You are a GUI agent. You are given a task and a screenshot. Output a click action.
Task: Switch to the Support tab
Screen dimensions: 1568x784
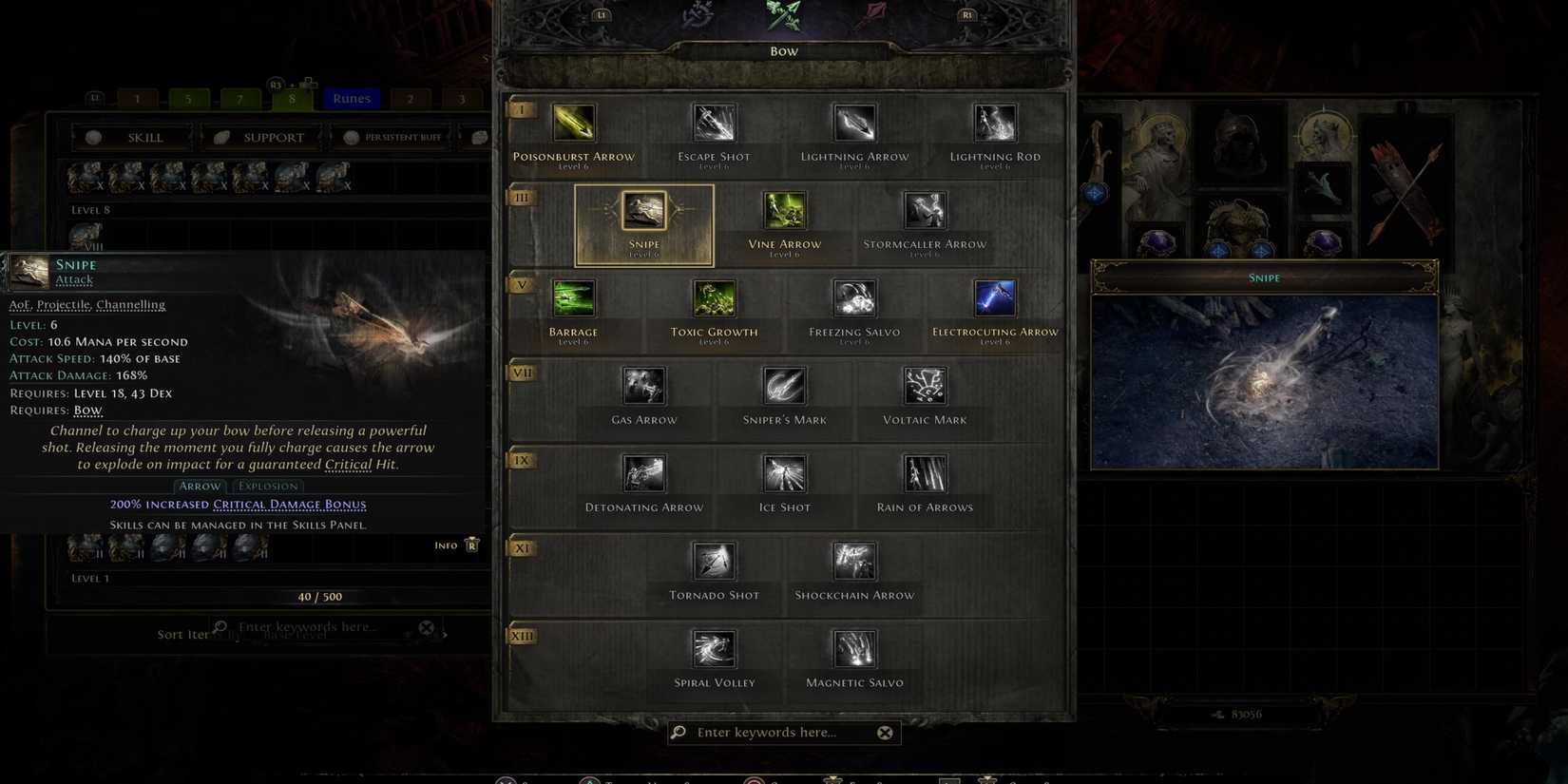(x=260, y=136)
